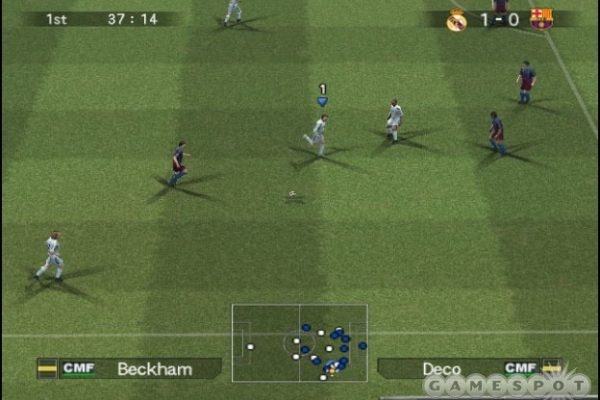The height and width of the screenshot is (400, 600).
Task: Select the Beckham player name panel
Action: 130,368
